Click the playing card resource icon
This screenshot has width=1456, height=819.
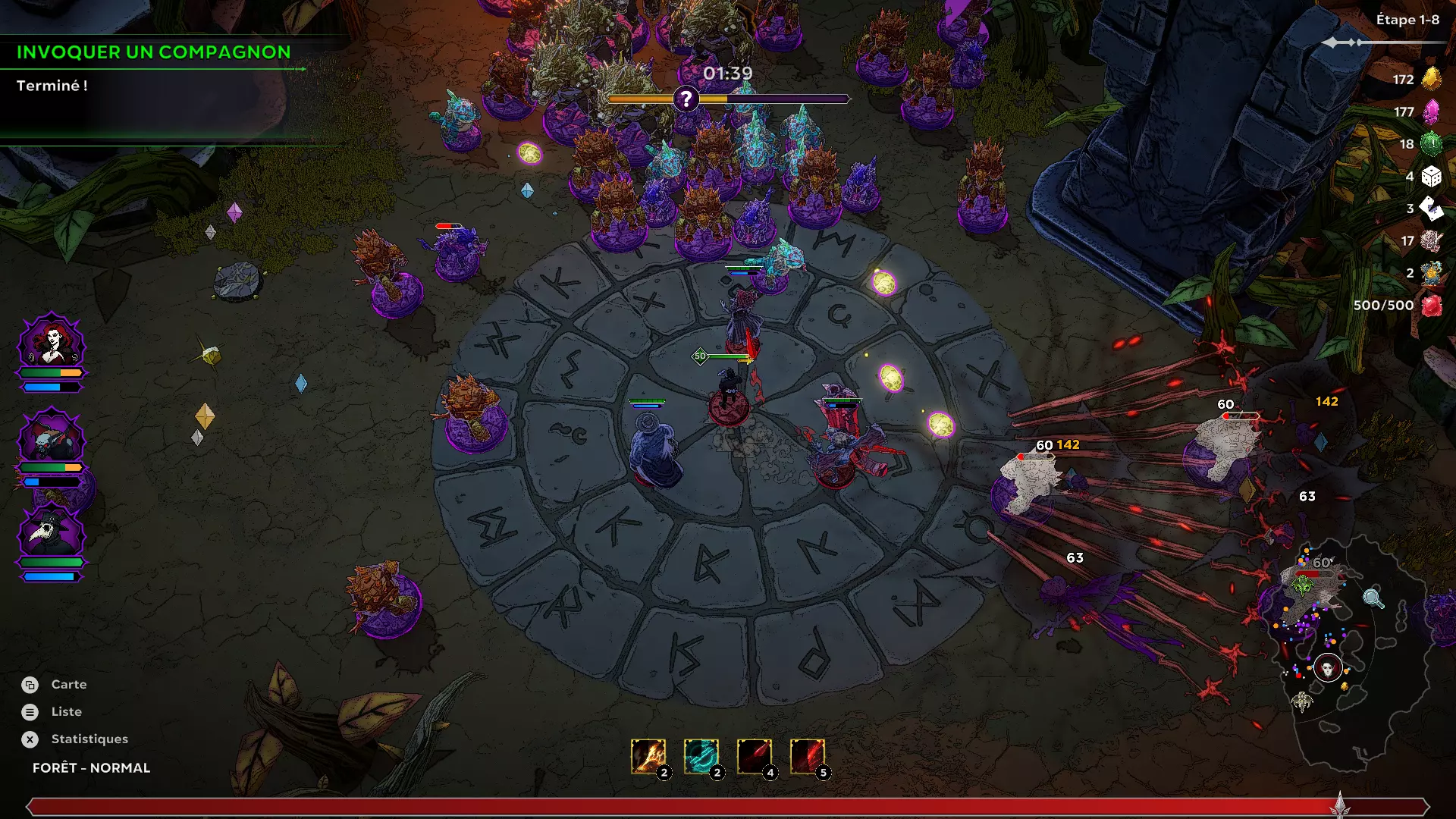click(1431, 209)
